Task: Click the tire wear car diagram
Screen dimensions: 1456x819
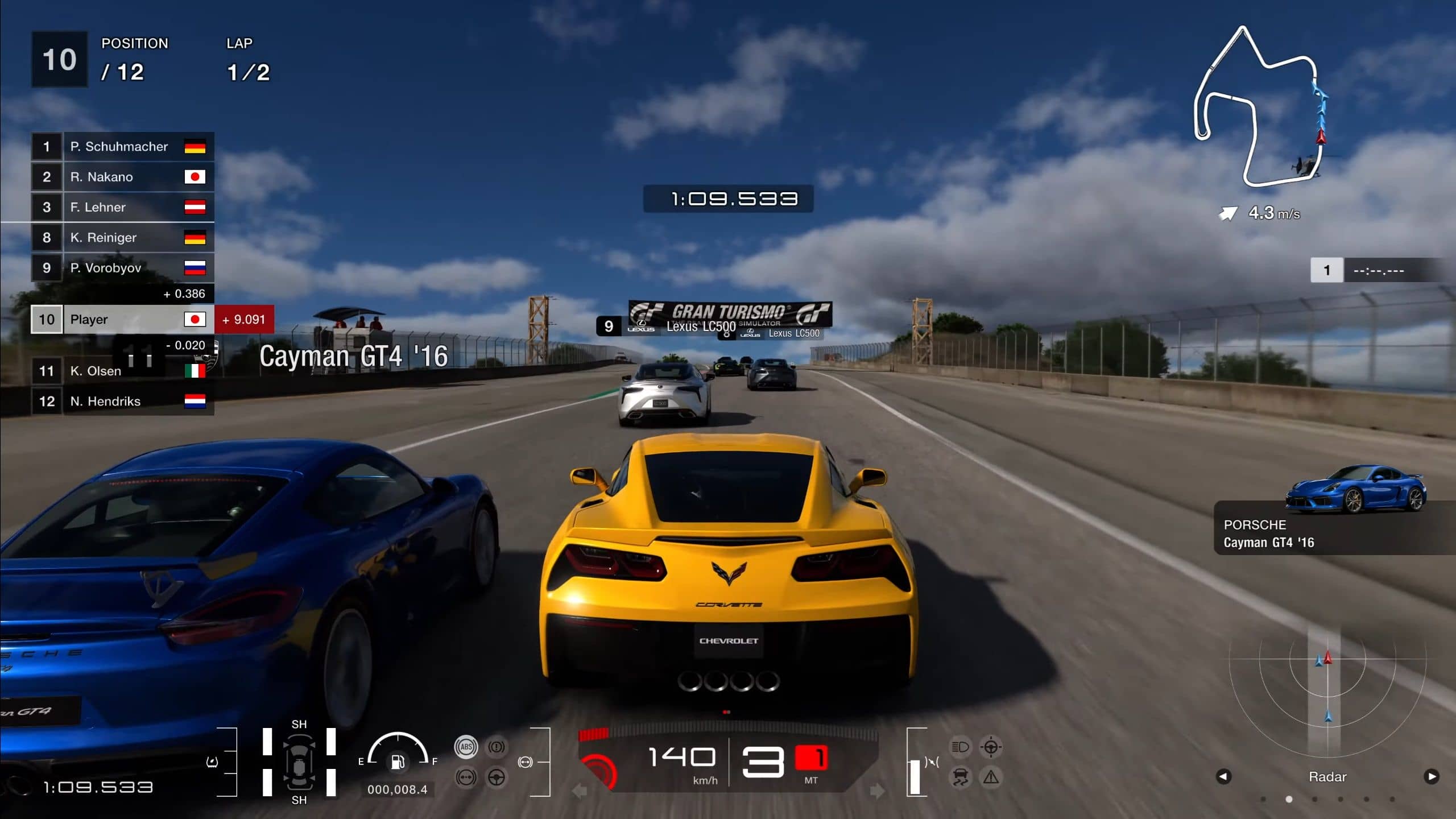Action: 299,762
